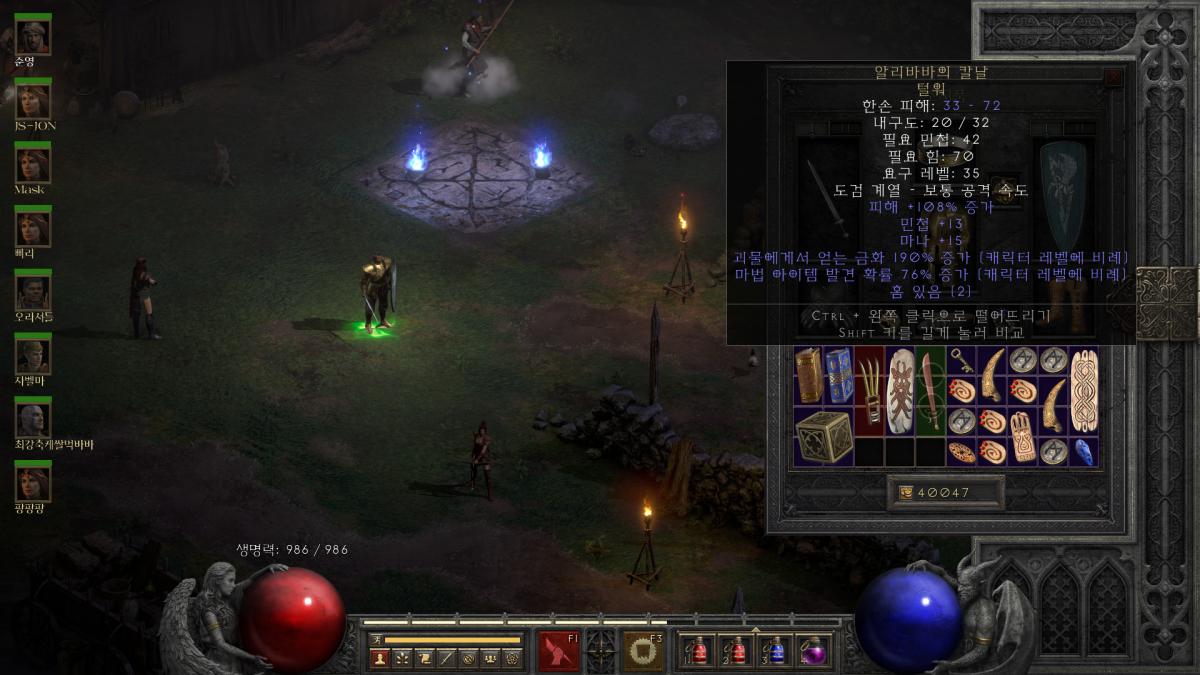1200x675 pixels.
Task: Use the purple rejuvenation potion in belt
Action: click(814, 652)
